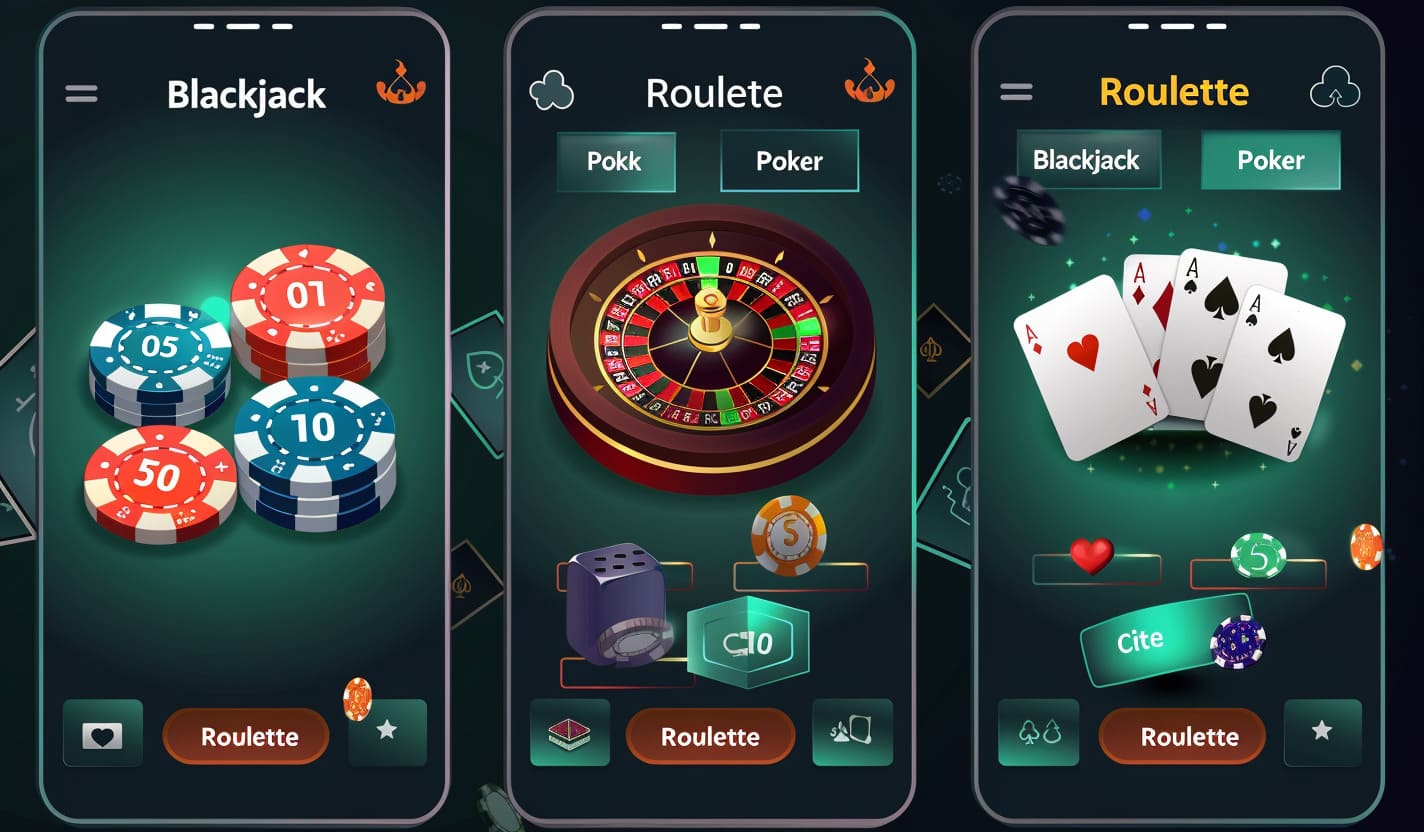The image size is (1424, 832).
Task: Switch to the Pokk tab
Action: pos(615,160)
